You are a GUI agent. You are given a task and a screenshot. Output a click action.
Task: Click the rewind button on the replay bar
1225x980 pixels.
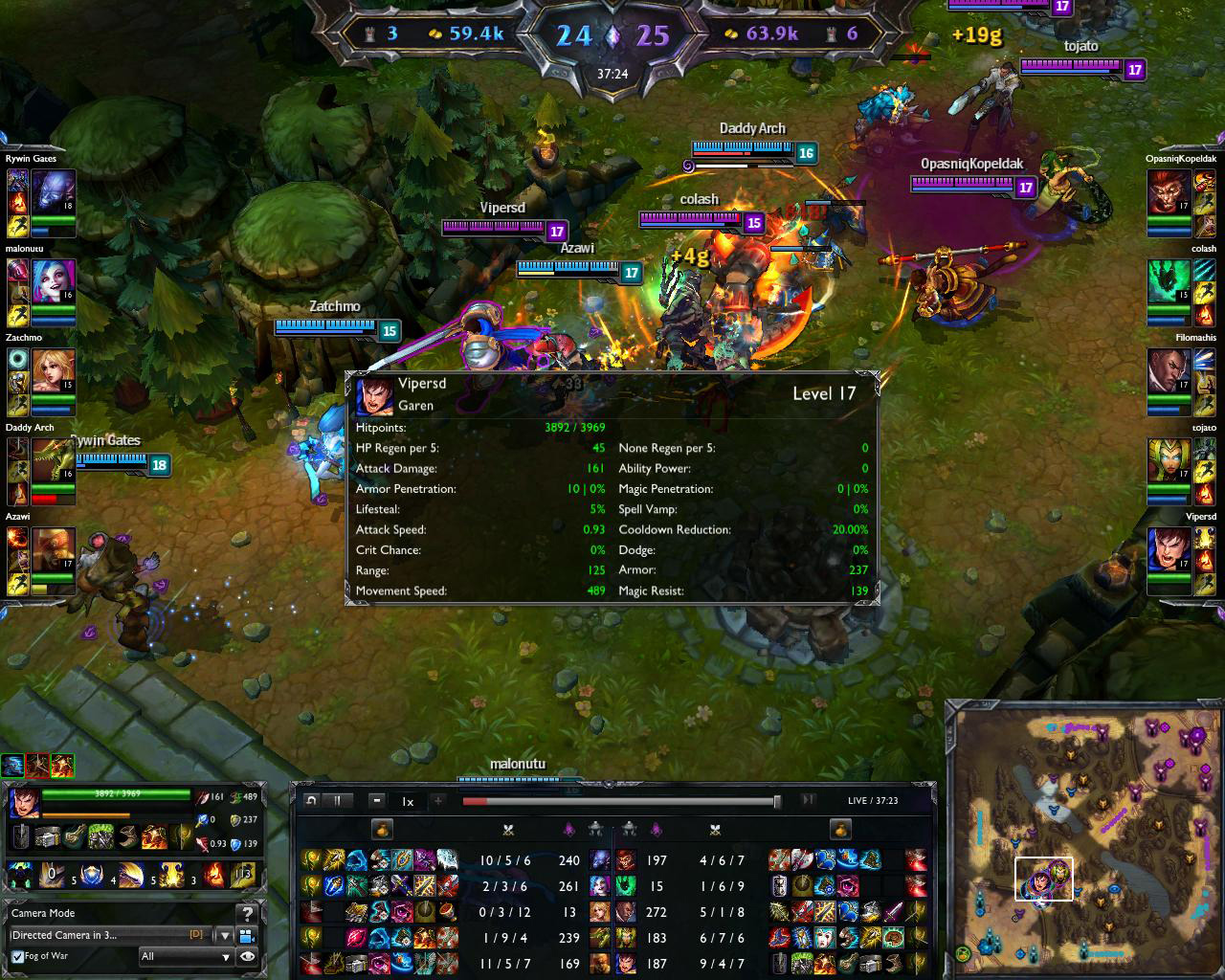[311, 800]
